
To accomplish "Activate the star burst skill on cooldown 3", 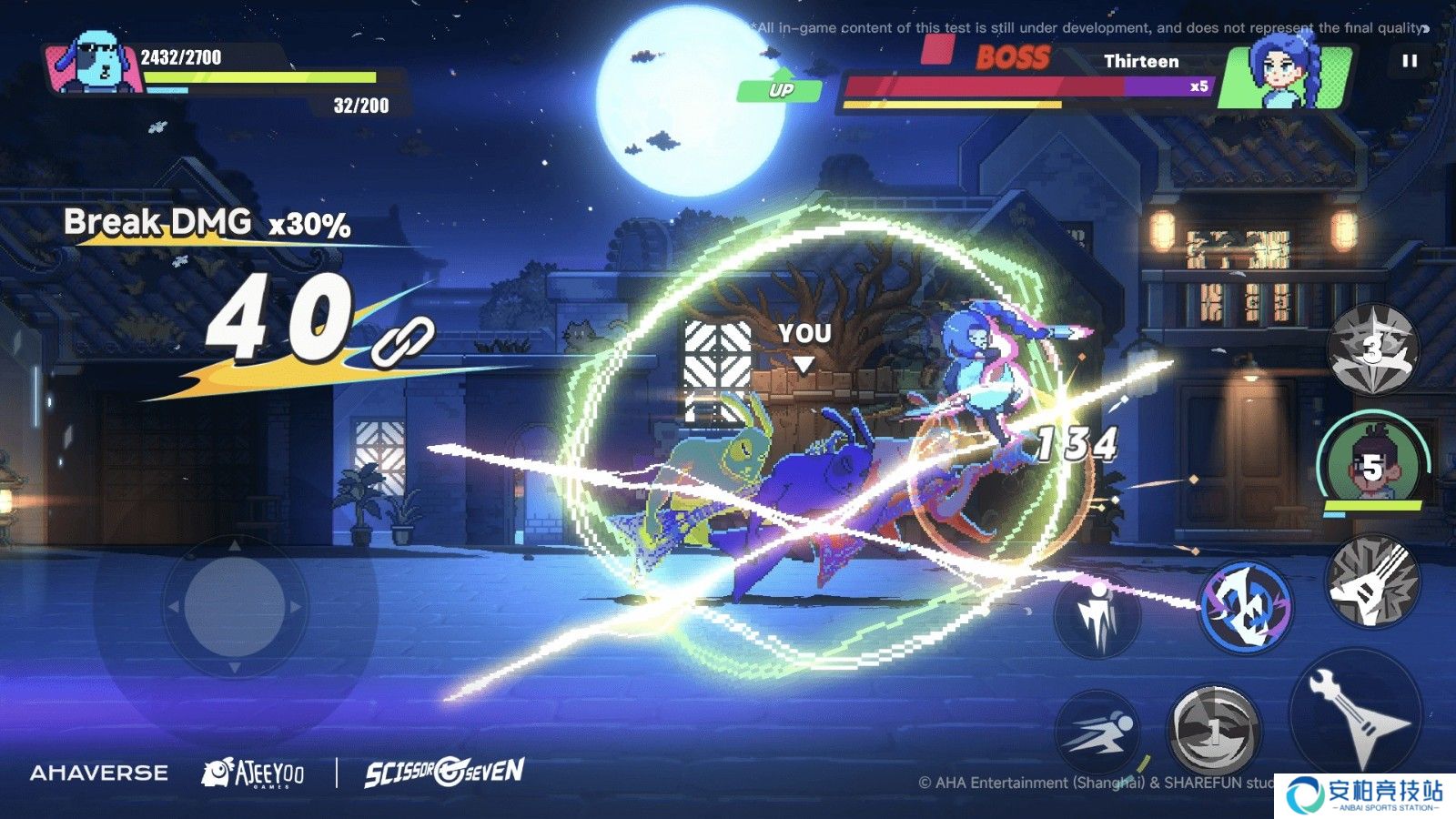I will pyautogui.click(x=1372, y=349).
